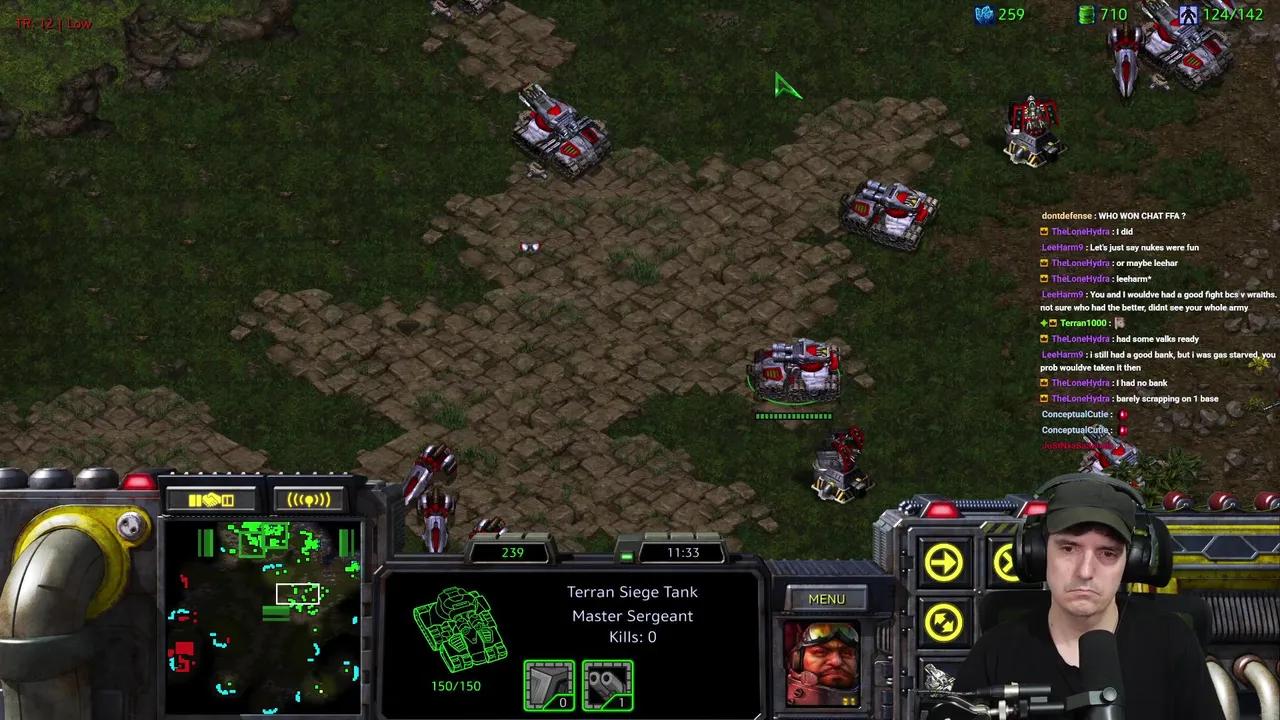Select the siege tank with the health bar
The width and height of the screenshot is (1280, 720).
coord(795,370)
